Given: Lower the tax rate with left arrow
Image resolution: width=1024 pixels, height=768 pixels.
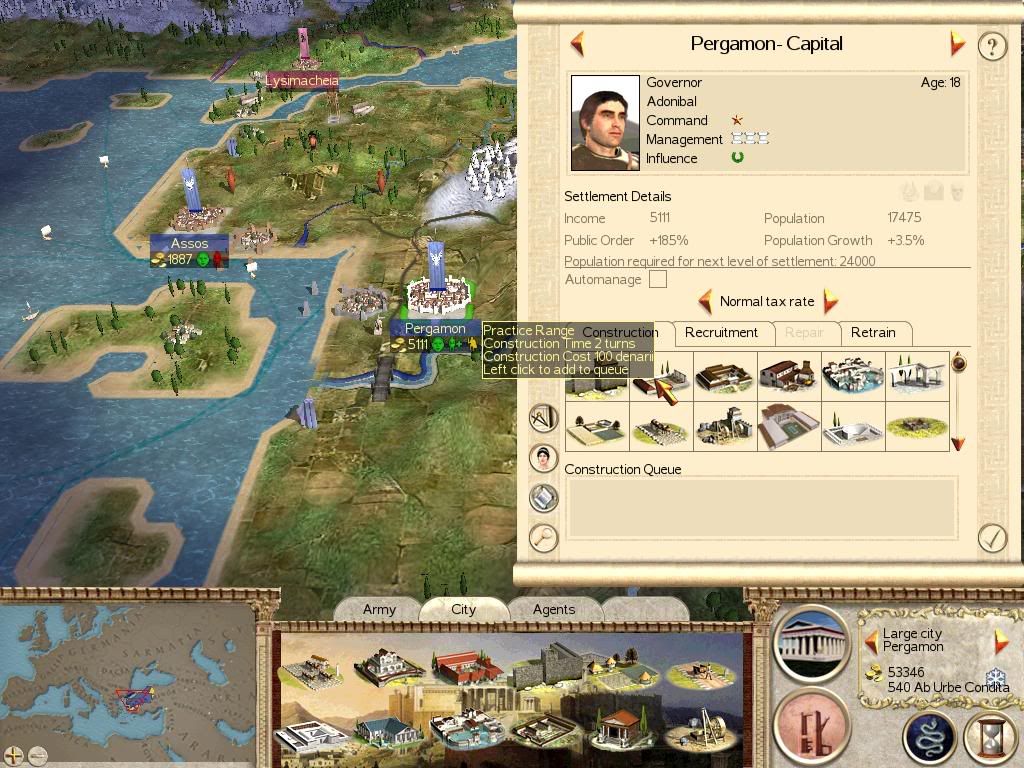Looking at the screenshot, I should [705, 301].
